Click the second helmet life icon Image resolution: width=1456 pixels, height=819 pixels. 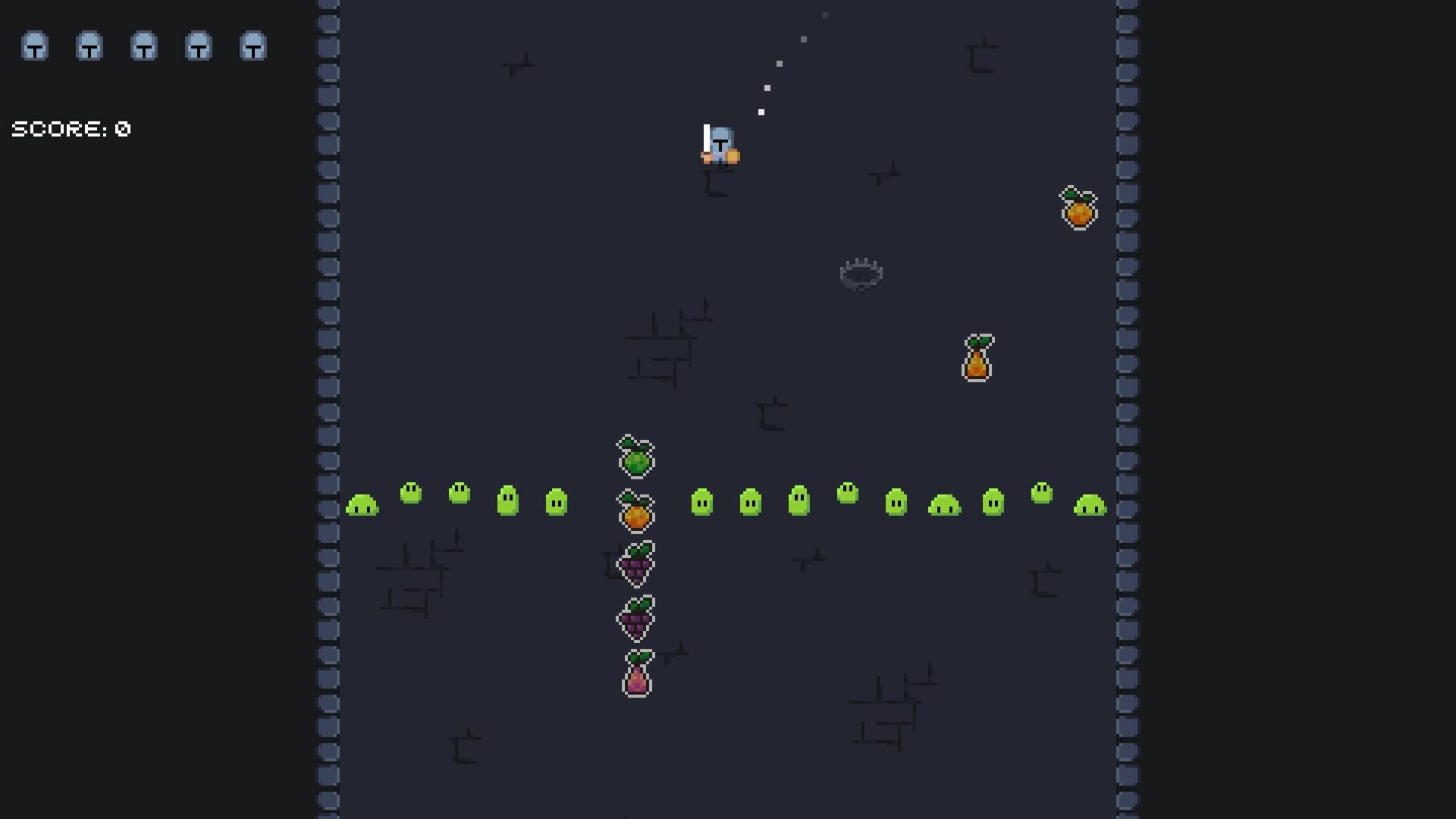pyautogui.click(x=89, y=47)
